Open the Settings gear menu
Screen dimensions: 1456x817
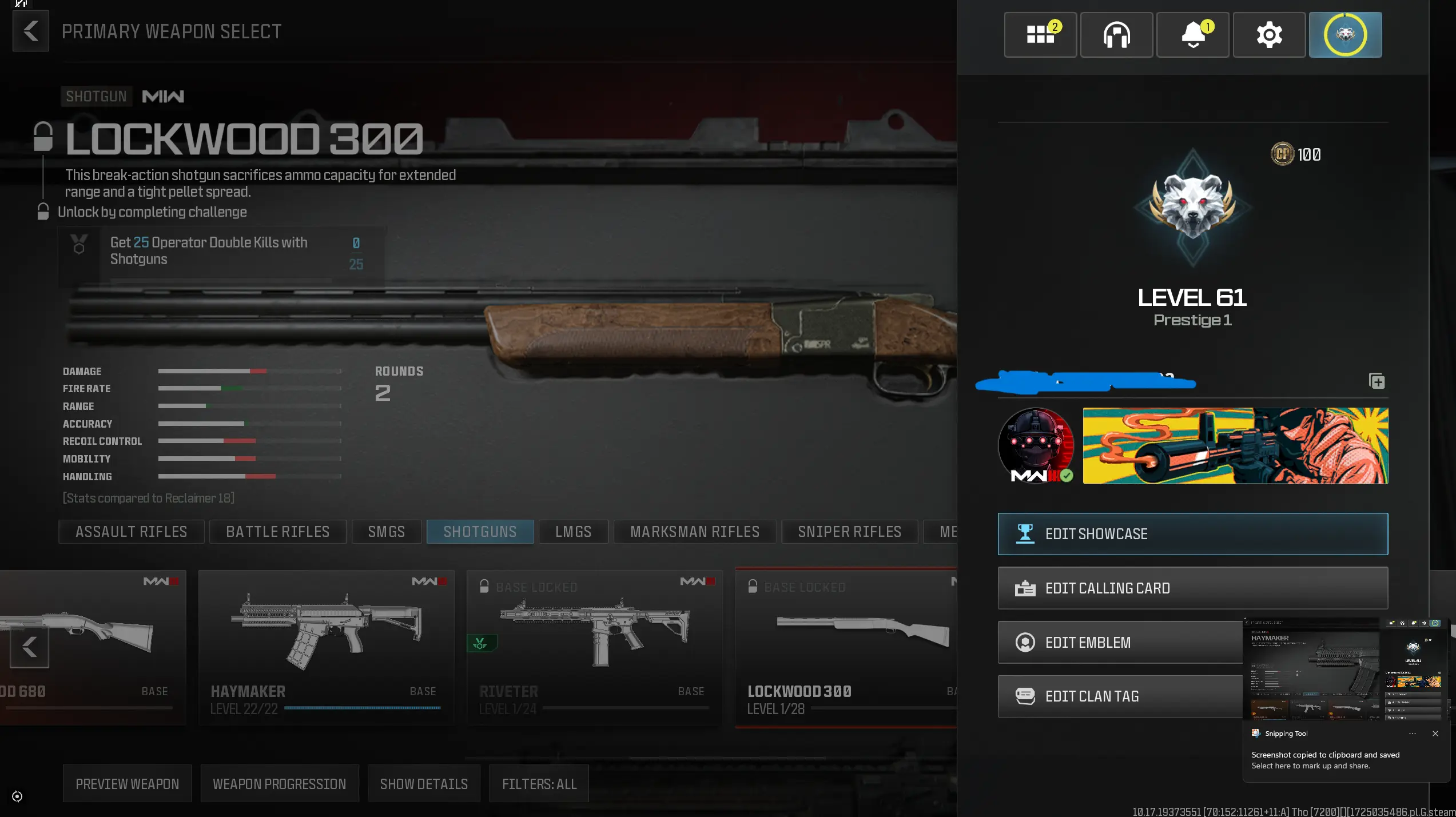coord(1269,35)
